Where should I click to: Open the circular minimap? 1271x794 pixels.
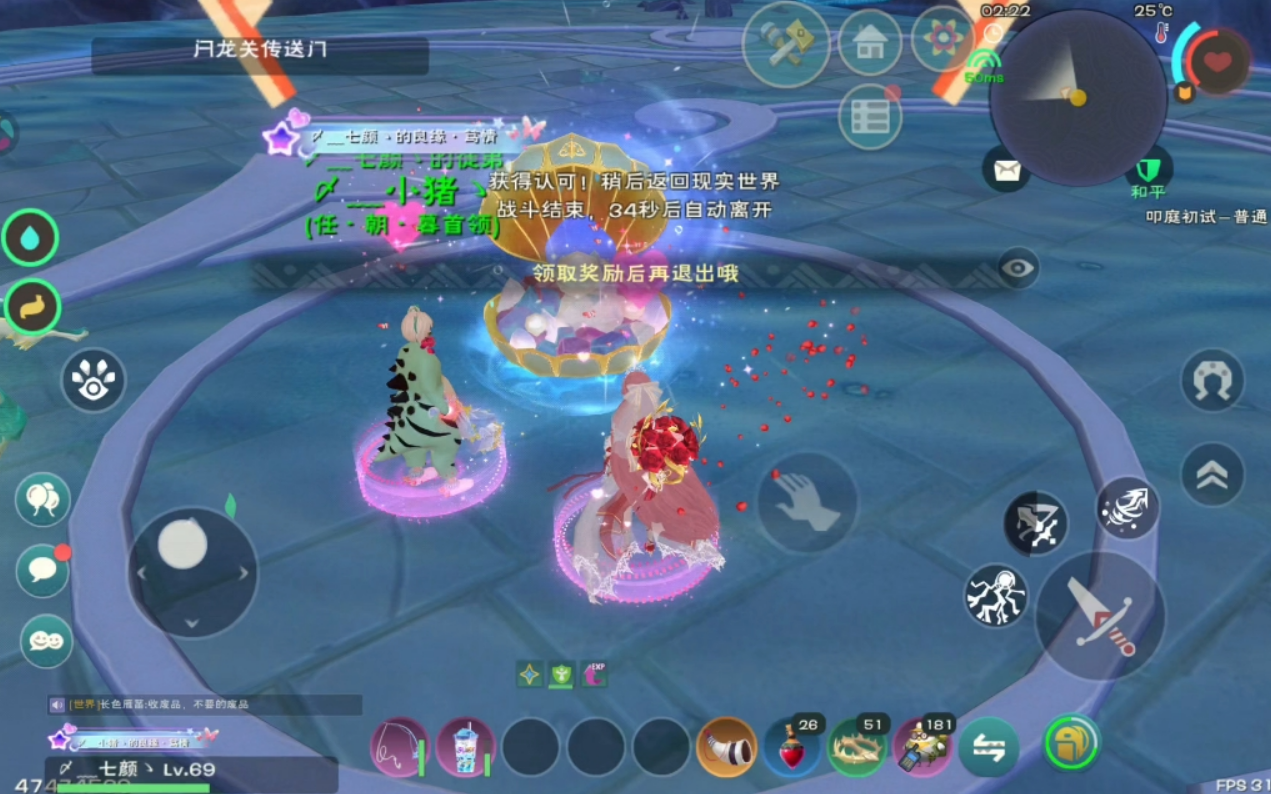(x=1078, y=97)
